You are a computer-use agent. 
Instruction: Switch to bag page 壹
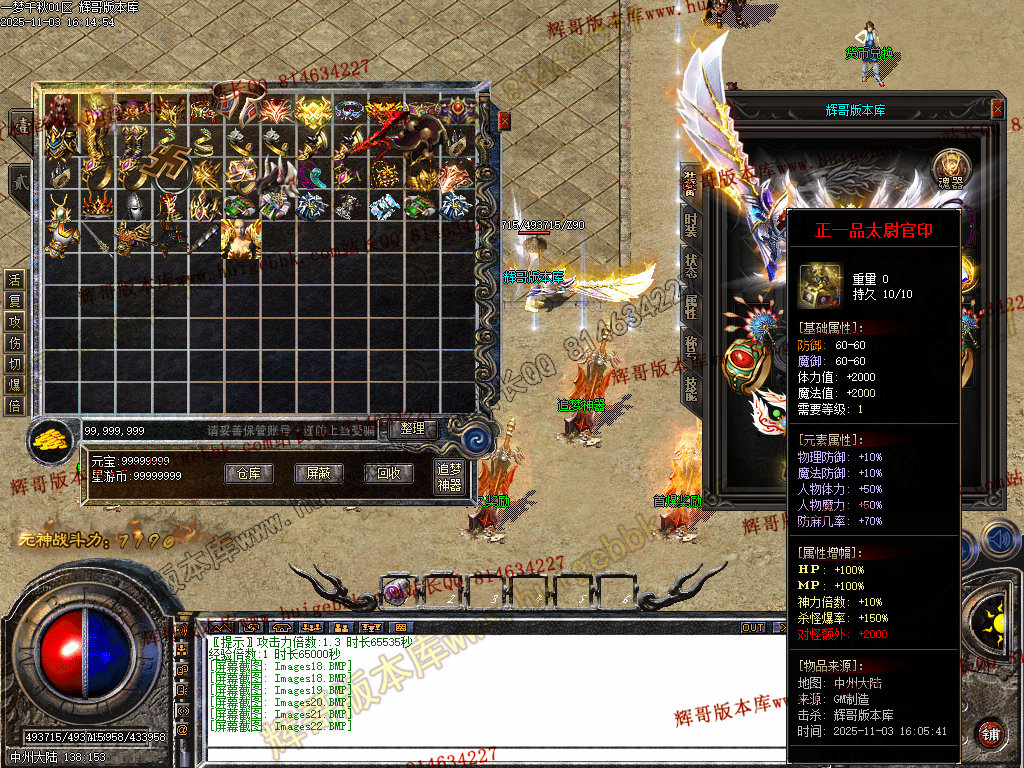coord(20,125)
